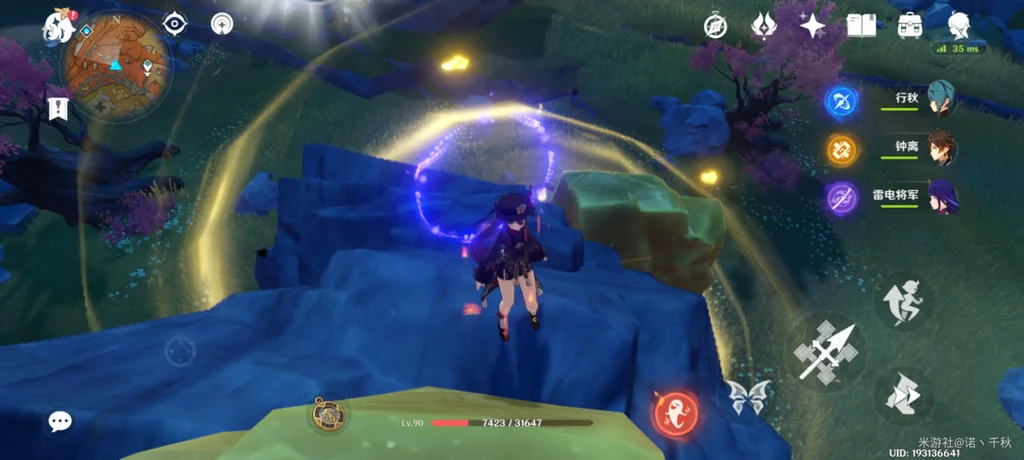Unleash the red ghost elemental burst

click(675, 412)
